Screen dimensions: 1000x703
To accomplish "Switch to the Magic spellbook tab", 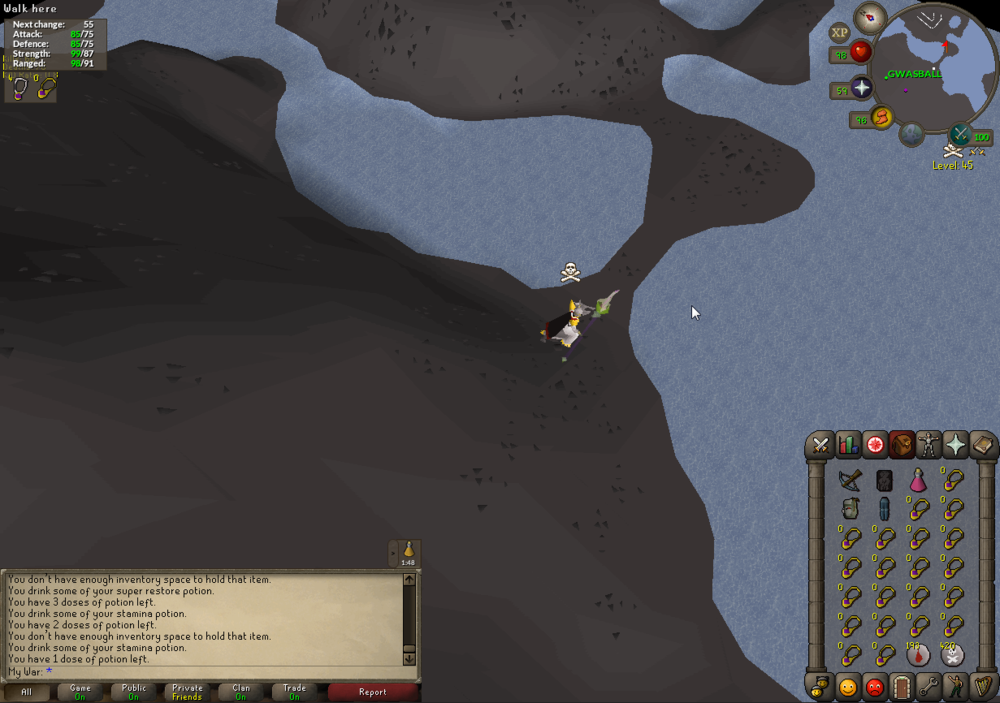I will [x=983, y=445].
